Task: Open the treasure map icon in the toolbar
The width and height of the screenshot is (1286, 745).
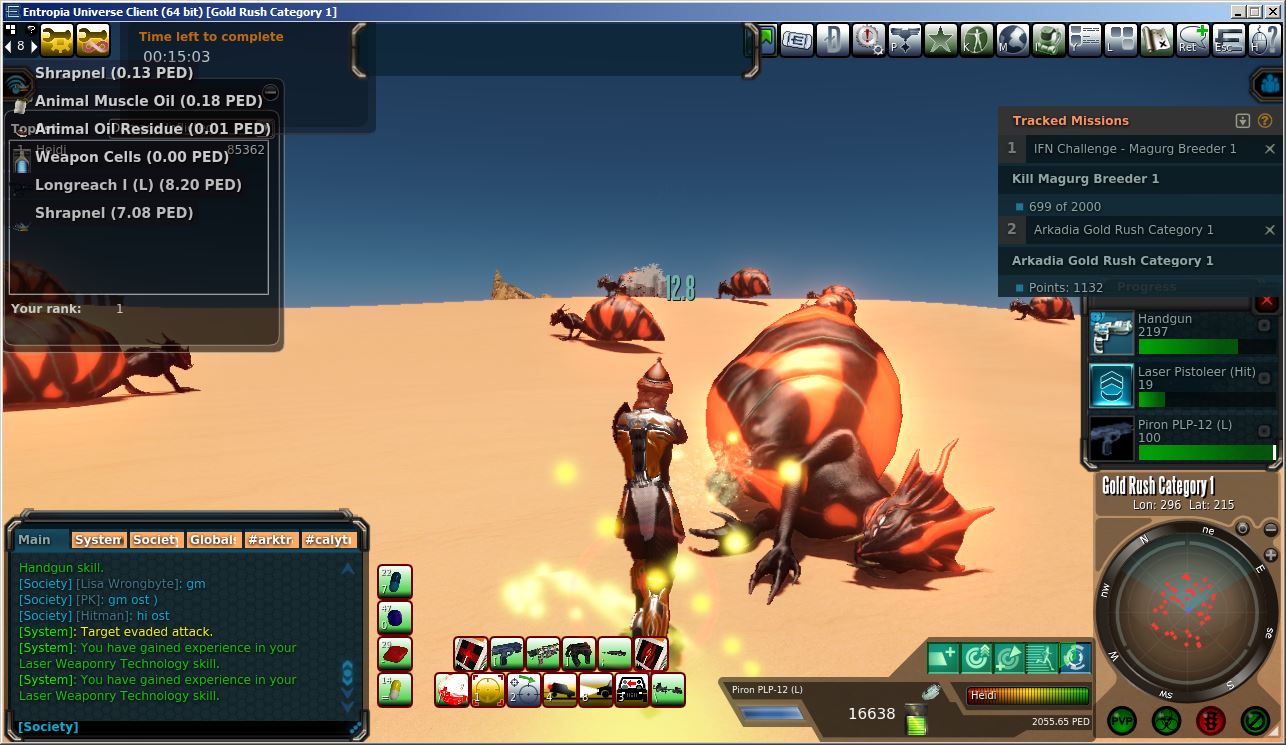Action: [x=1156, y=40]
